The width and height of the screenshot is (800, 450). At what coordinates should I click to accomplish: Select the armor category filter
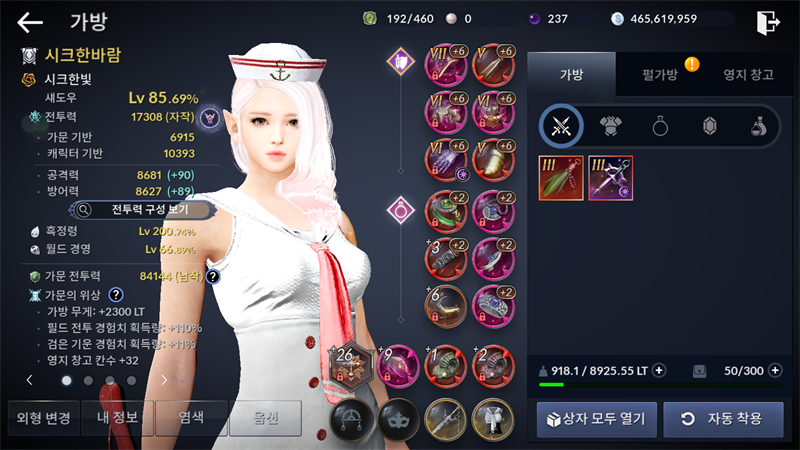(610, 126)
